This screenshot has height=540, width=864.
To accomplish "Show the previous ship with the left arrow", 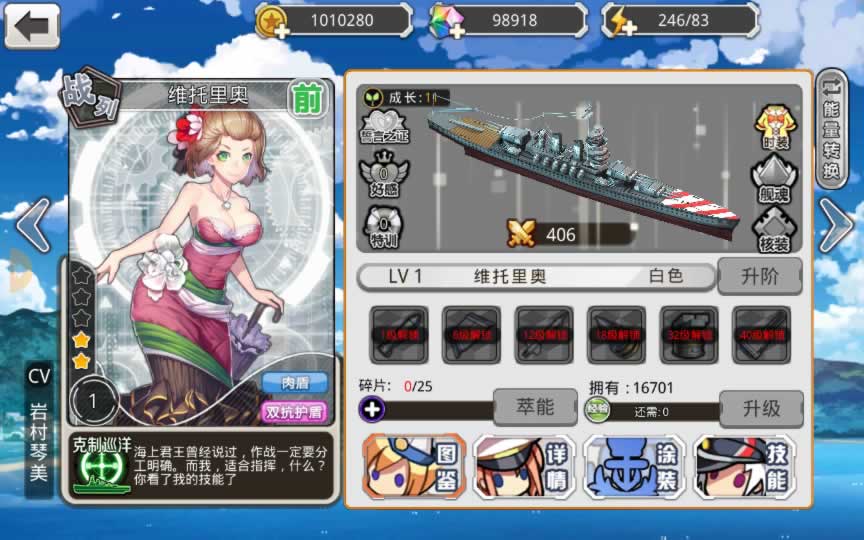I will click(32, 225).
